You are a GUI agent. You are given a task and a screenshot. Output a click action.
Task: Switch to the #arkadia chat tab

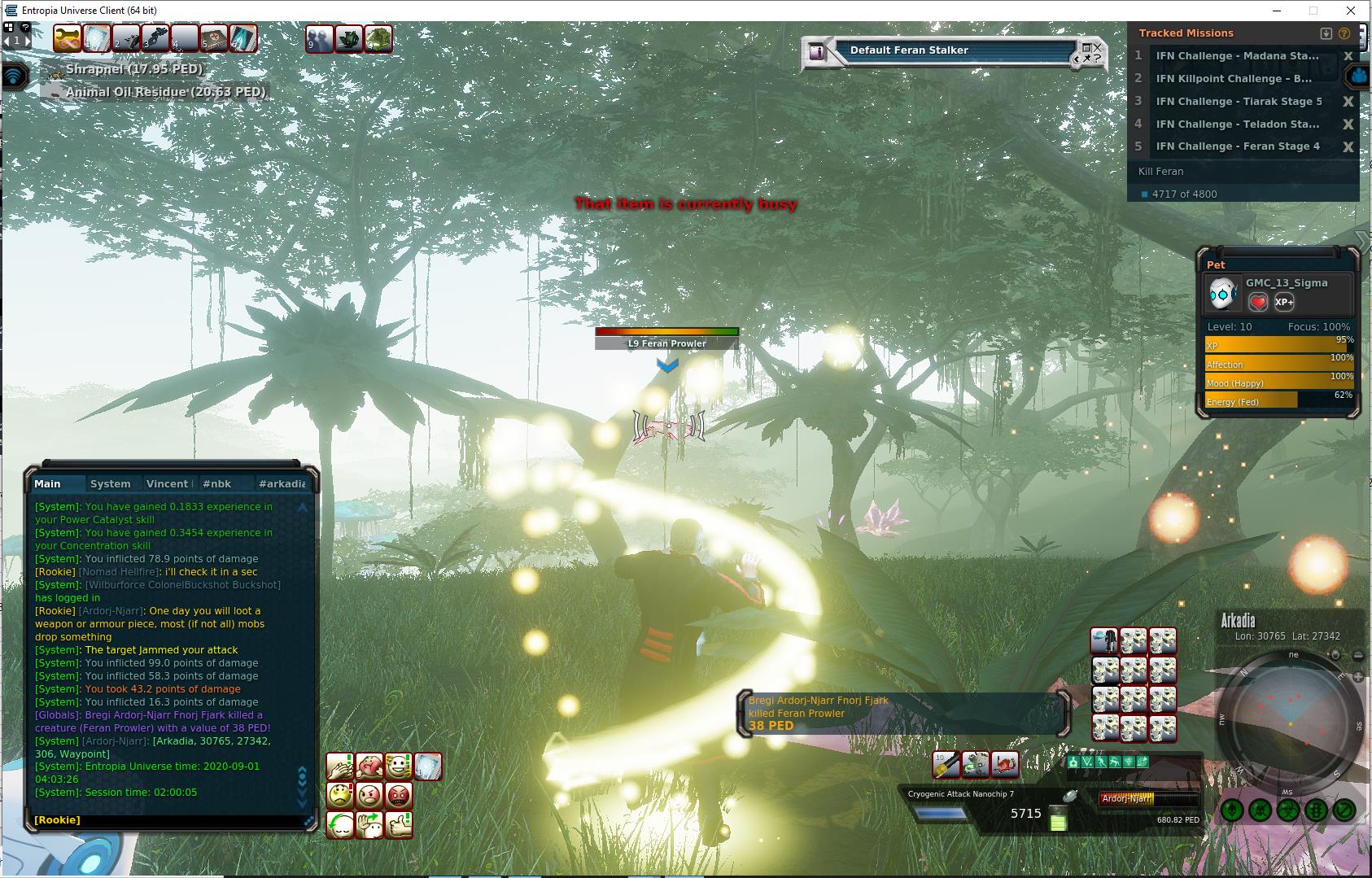pos(282,483)
